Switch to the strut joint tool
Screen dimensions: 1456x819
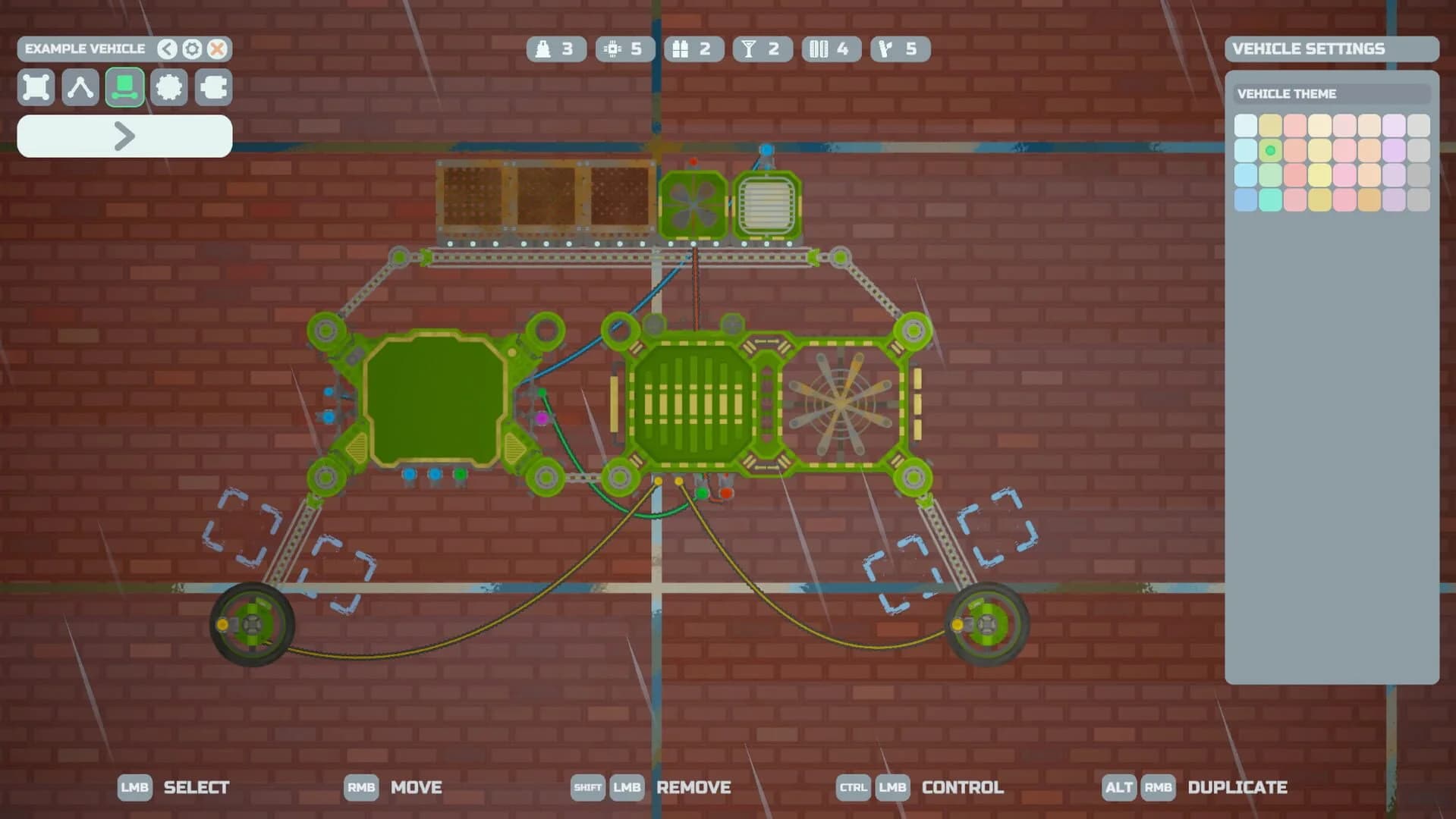click(80, 87)
